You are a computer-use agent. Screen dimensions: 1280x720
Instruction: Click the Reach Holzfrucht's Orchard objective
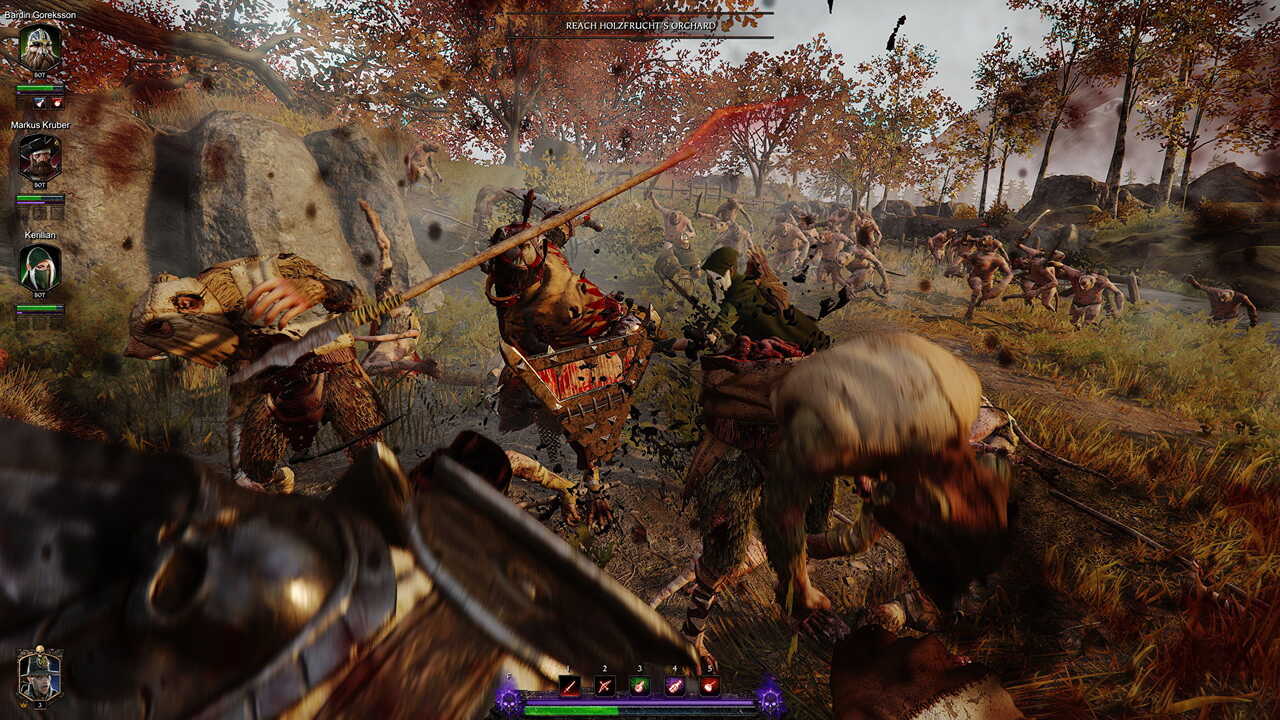(640, 25)
